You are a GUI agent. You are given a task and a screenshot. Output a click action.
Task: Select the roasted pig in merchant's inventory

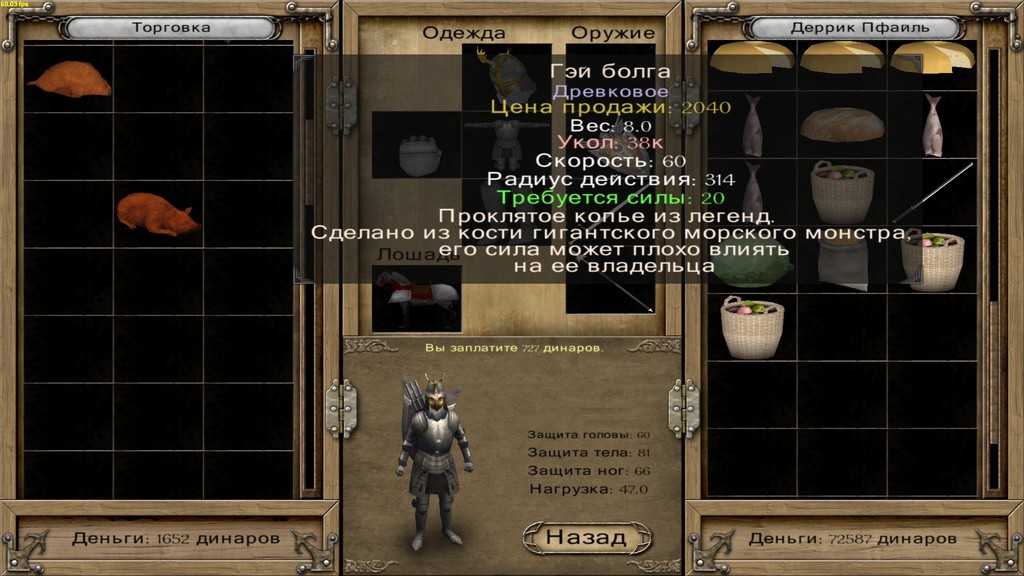click(x=158, y=214)
